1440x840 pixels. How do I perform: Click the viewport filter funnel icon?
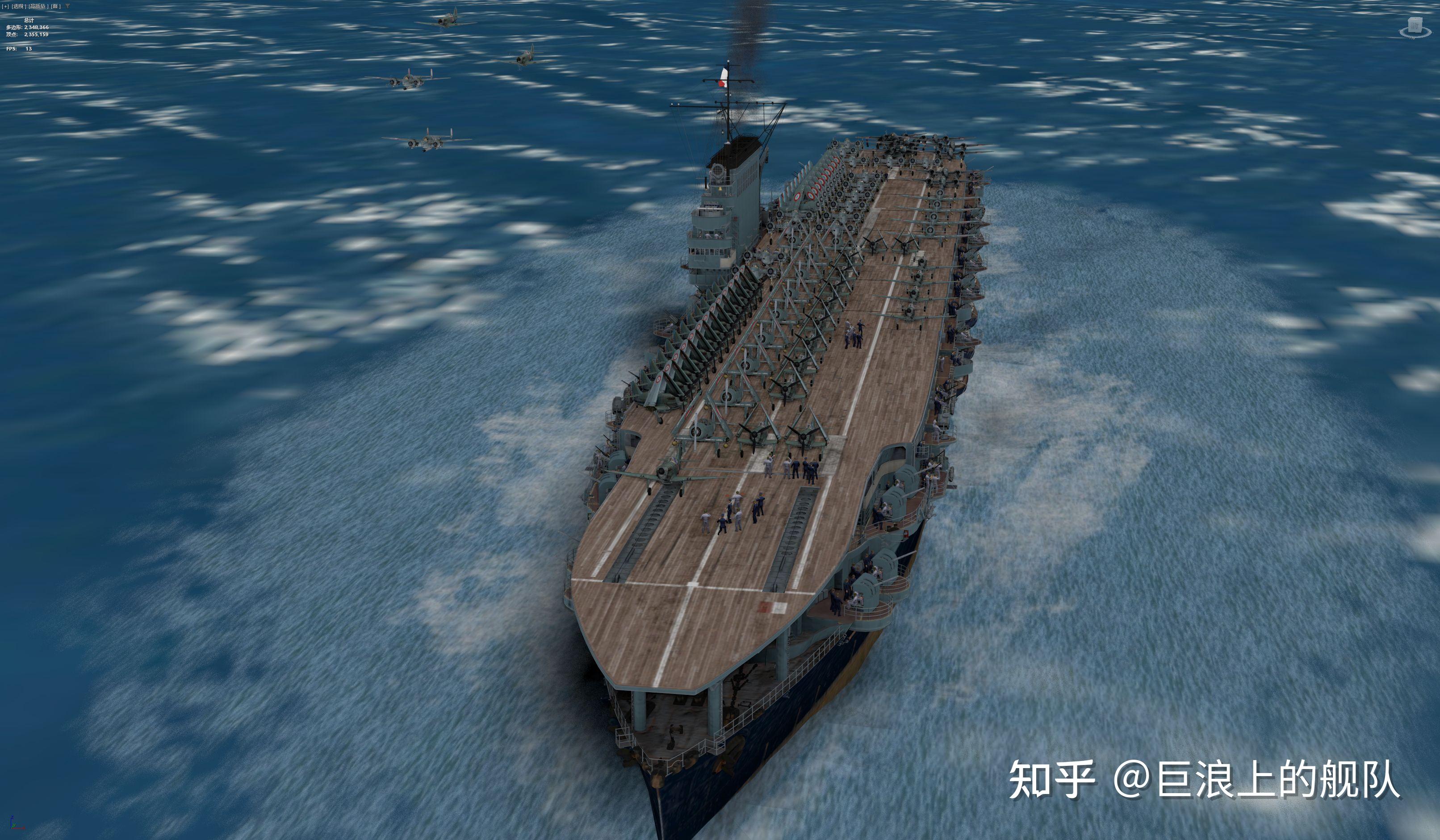[67, 6]
